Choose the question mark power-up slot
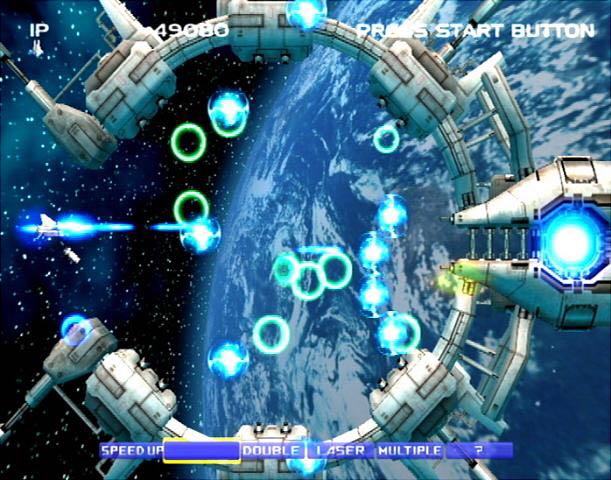611x480 pixels. [478, 451]
